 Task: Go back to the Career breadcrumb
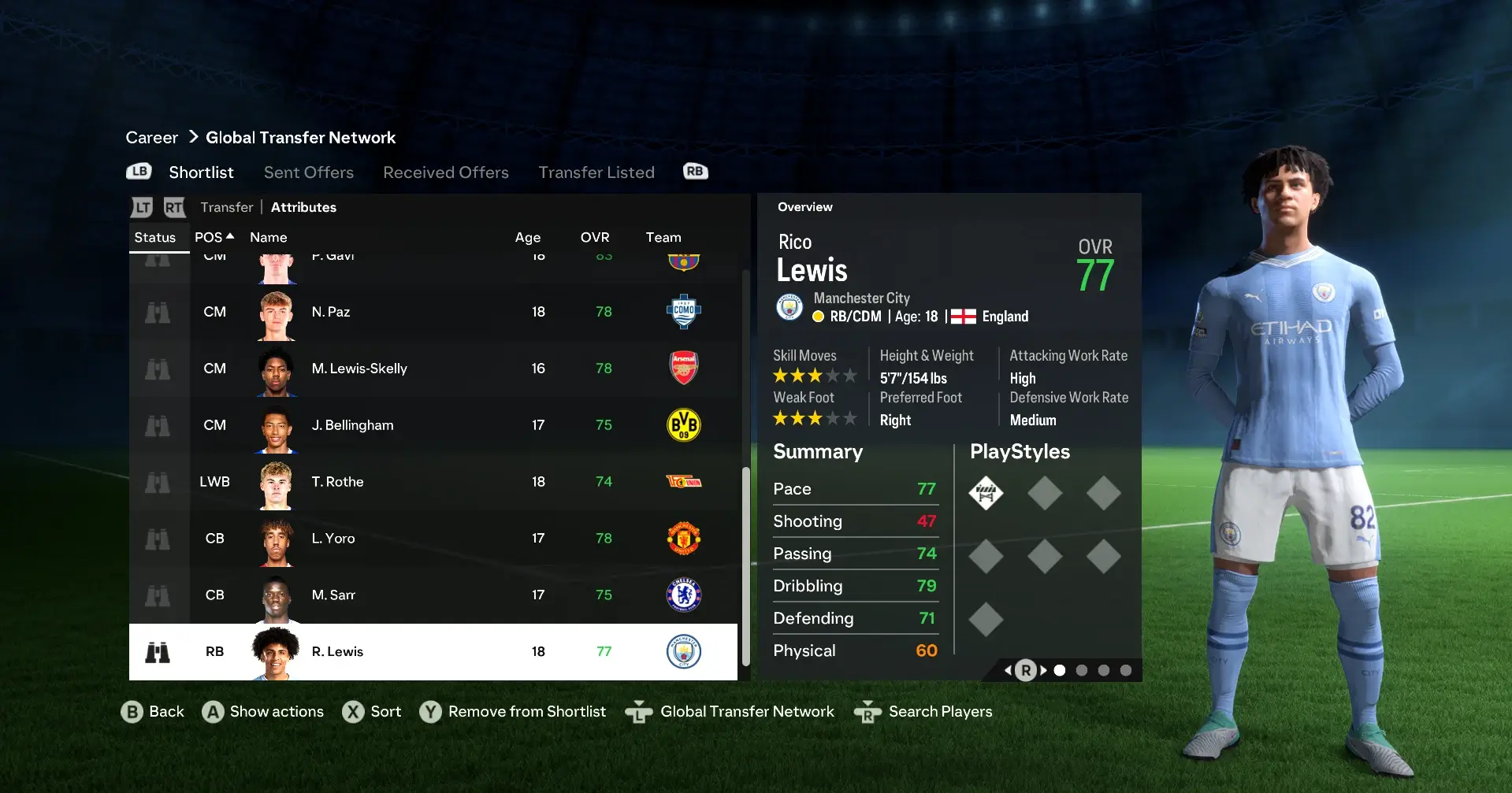[x=151, y=138]
